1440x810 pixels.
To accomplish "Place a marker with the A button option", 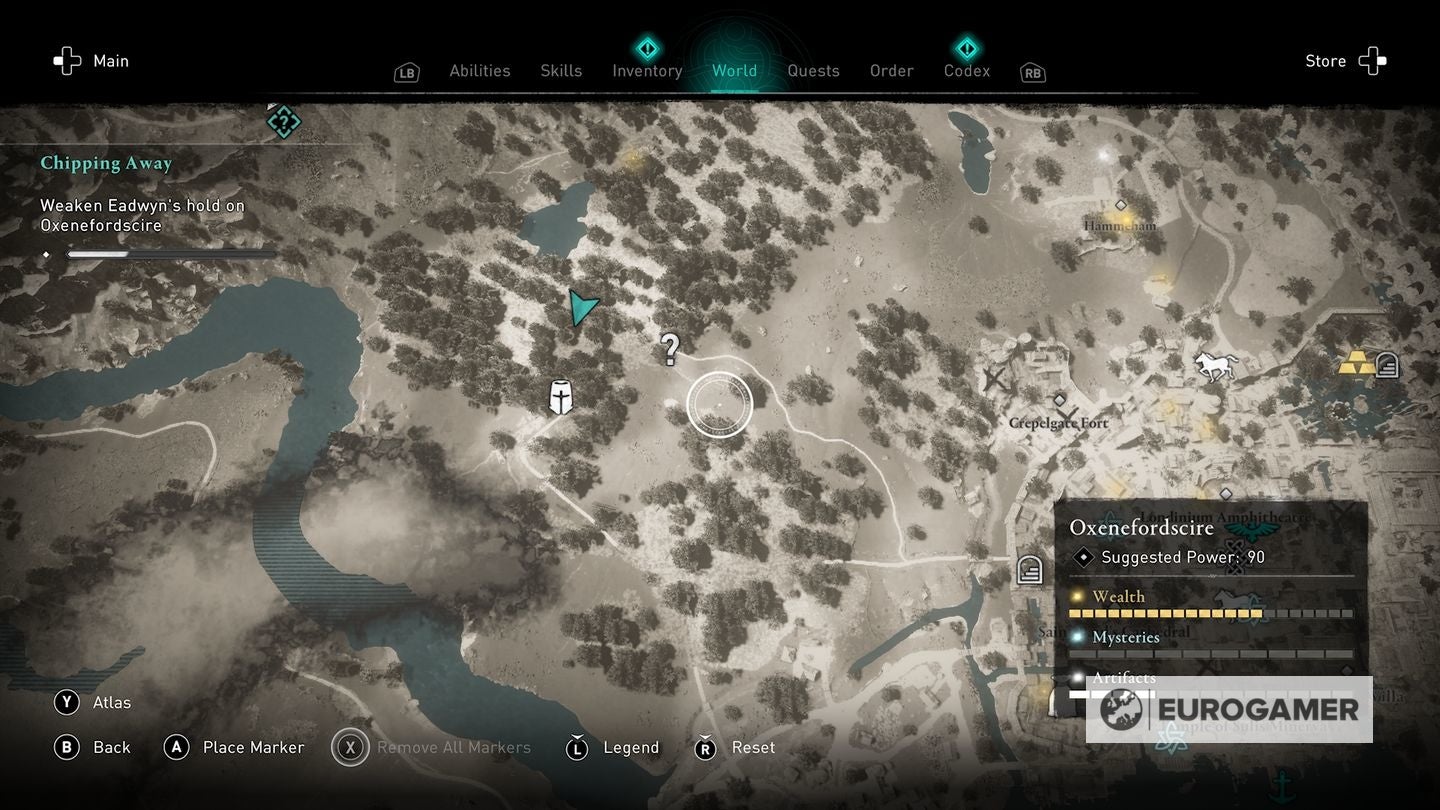I will click(x=234, y=747).
